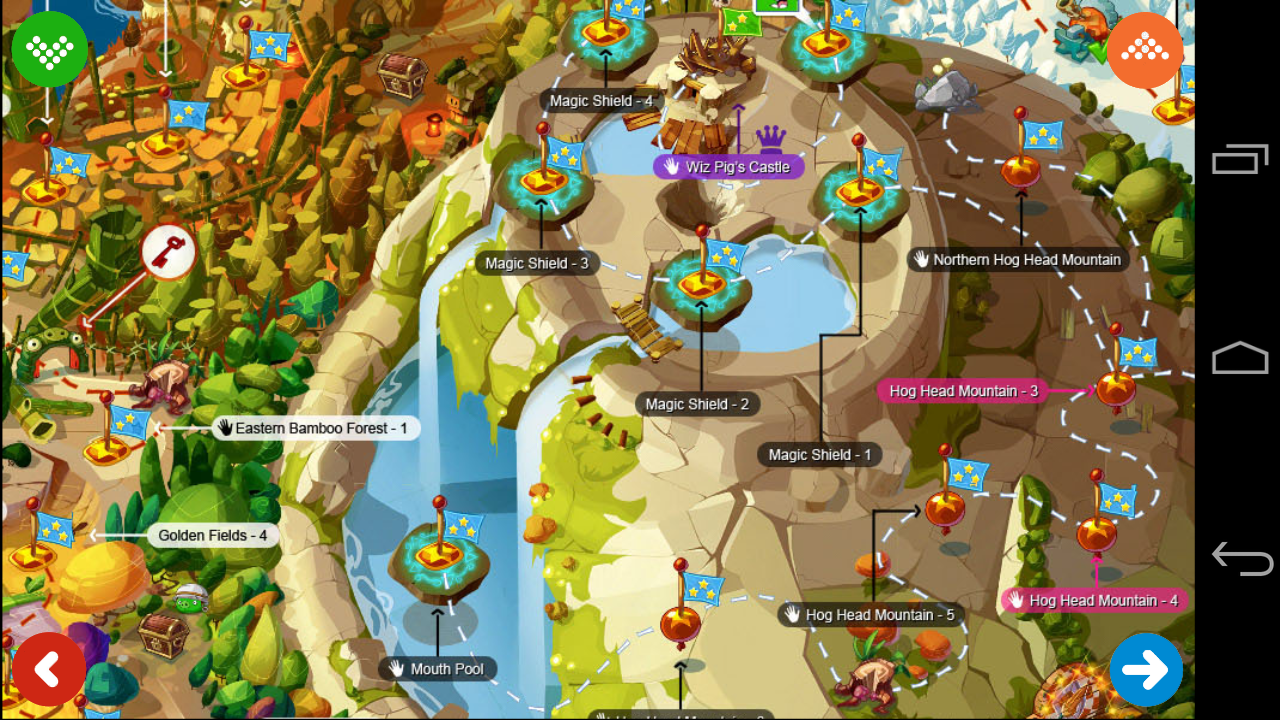Select the Eastern Bamboo Forest - 1 label
Image resolution: width=1280 pixels, height=720 pixels.
click(x=314, y=428)
